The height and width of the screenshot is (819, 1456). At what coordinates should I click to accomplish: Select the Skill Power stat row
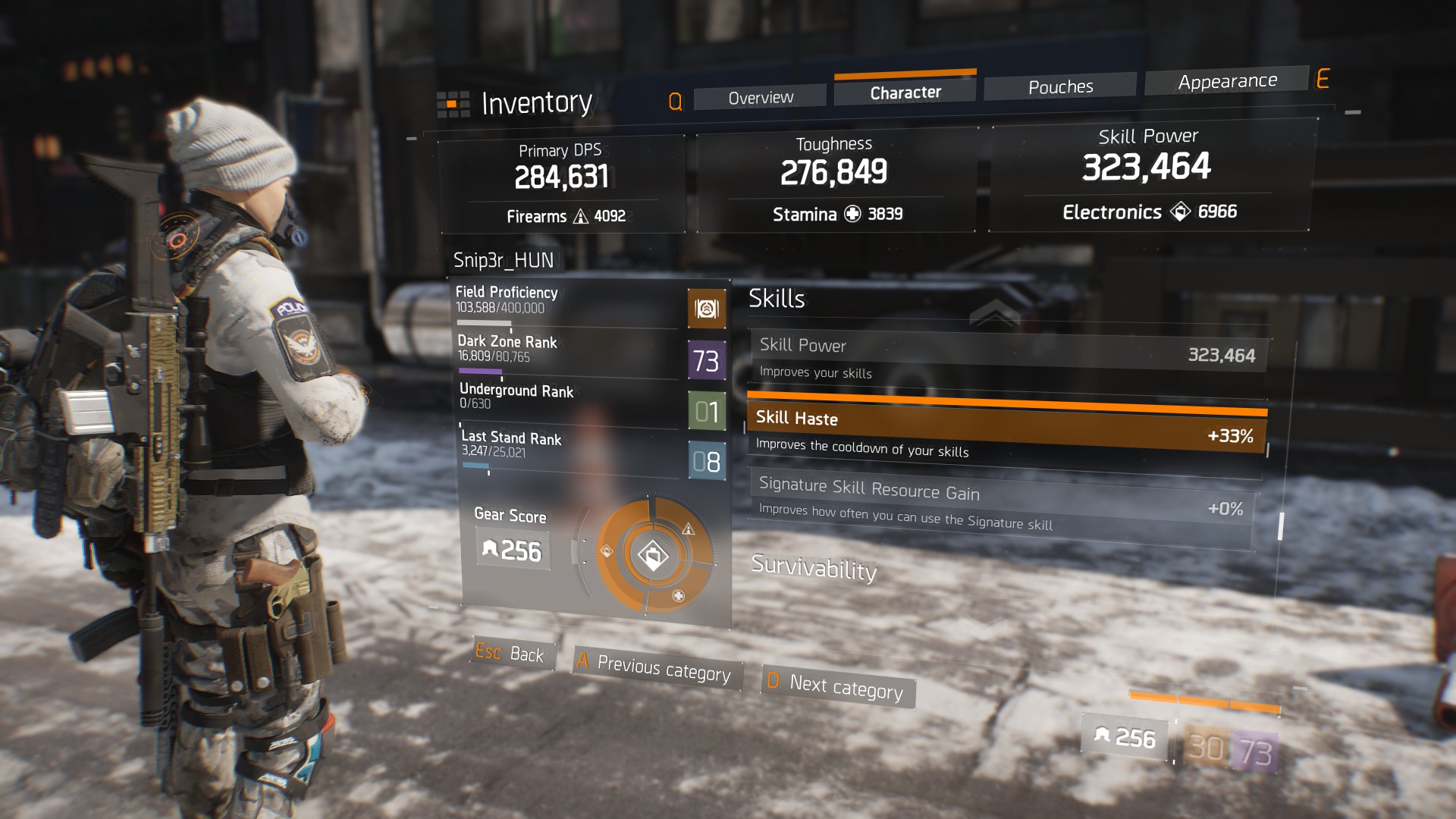coord(1007,358)
